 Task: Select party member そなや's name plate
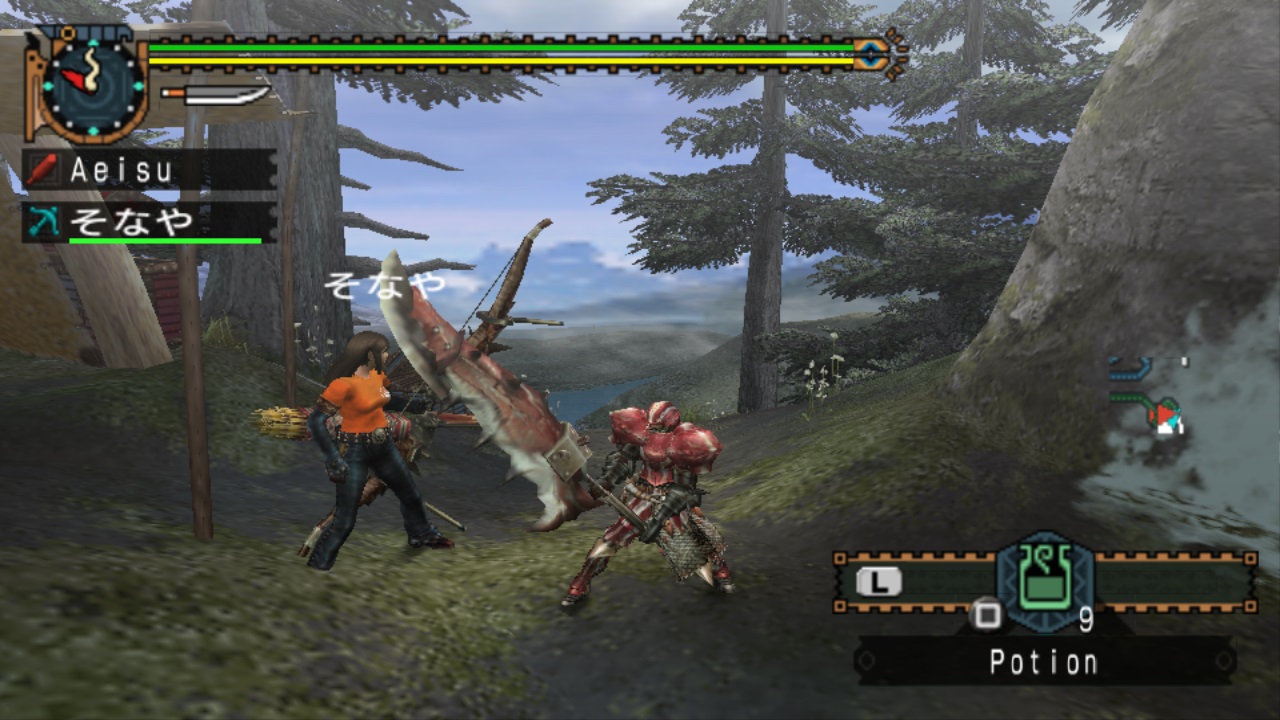[150, 222]
